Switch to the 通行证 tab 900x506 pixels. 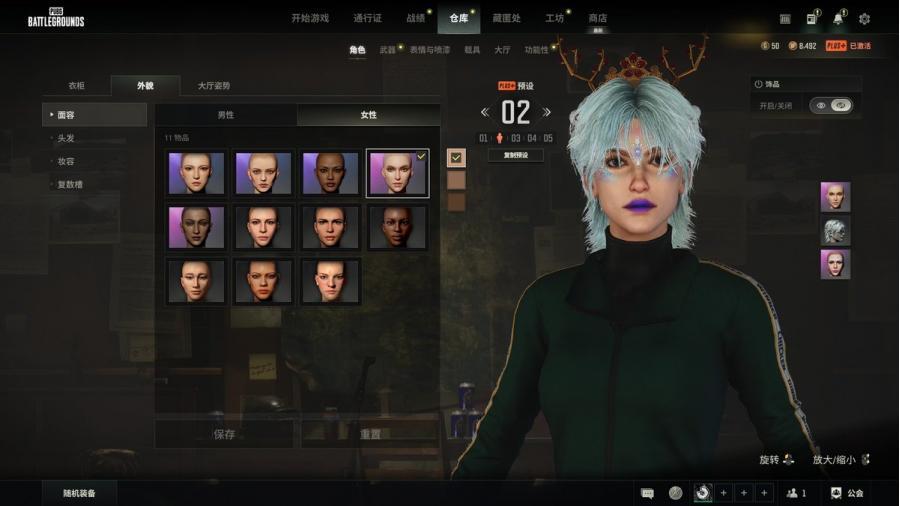367,18
